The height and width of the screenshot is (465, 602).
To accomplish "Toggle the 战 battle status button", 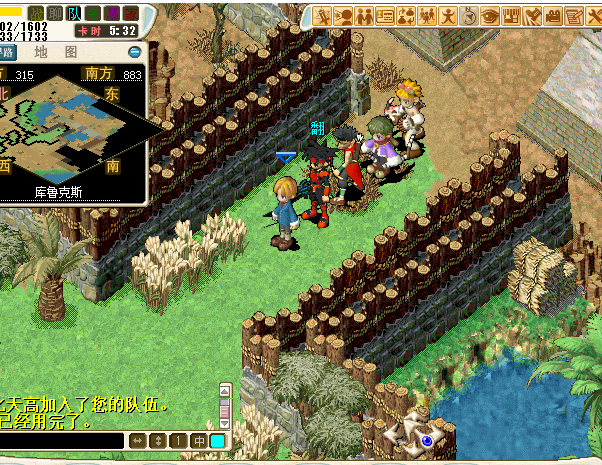I will 36,13.
